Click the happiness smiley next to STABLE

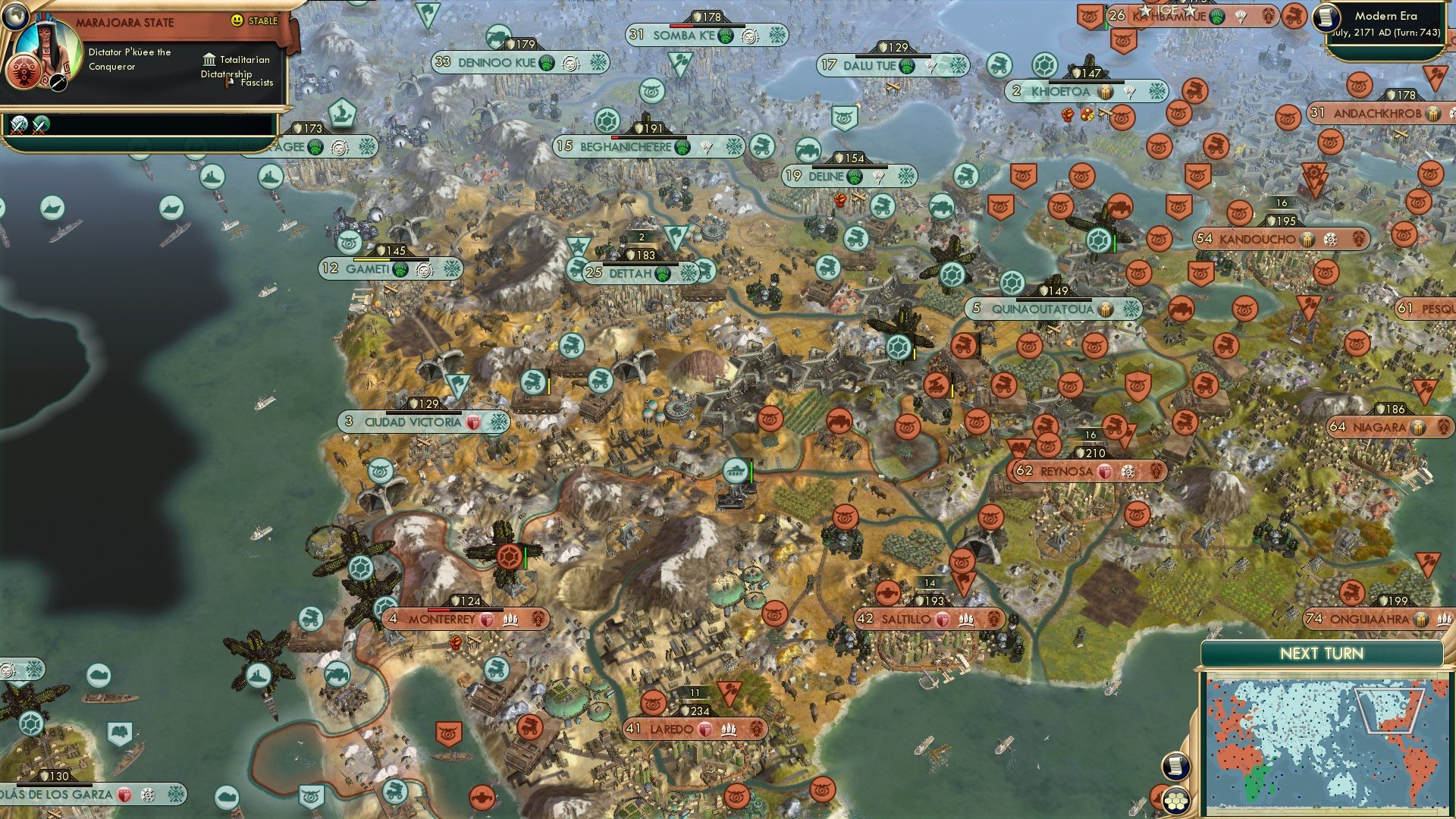(237, 20)
